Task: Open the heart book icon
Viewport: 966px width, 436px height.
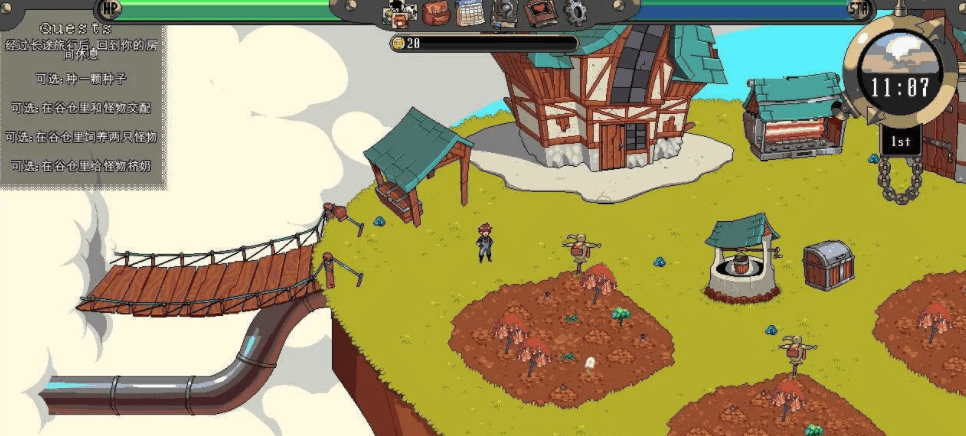Action: coord(539,13)
